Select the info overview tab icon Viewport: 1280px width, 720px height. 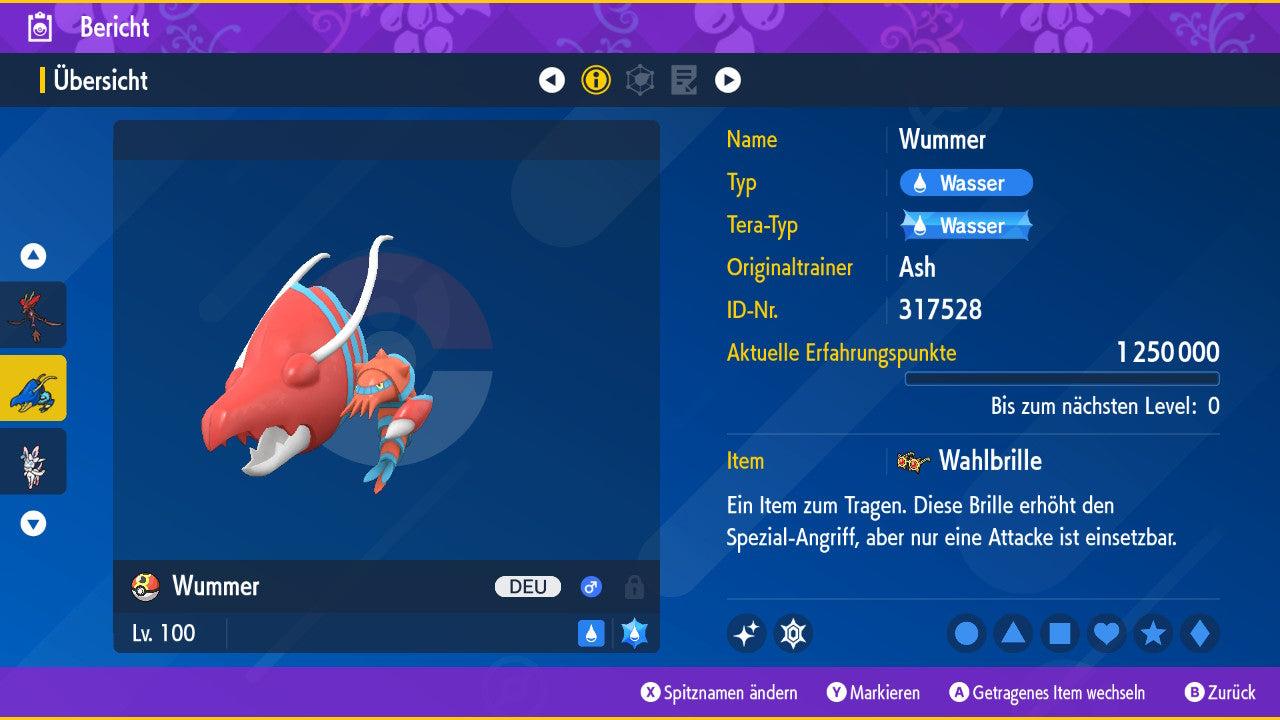596,80
